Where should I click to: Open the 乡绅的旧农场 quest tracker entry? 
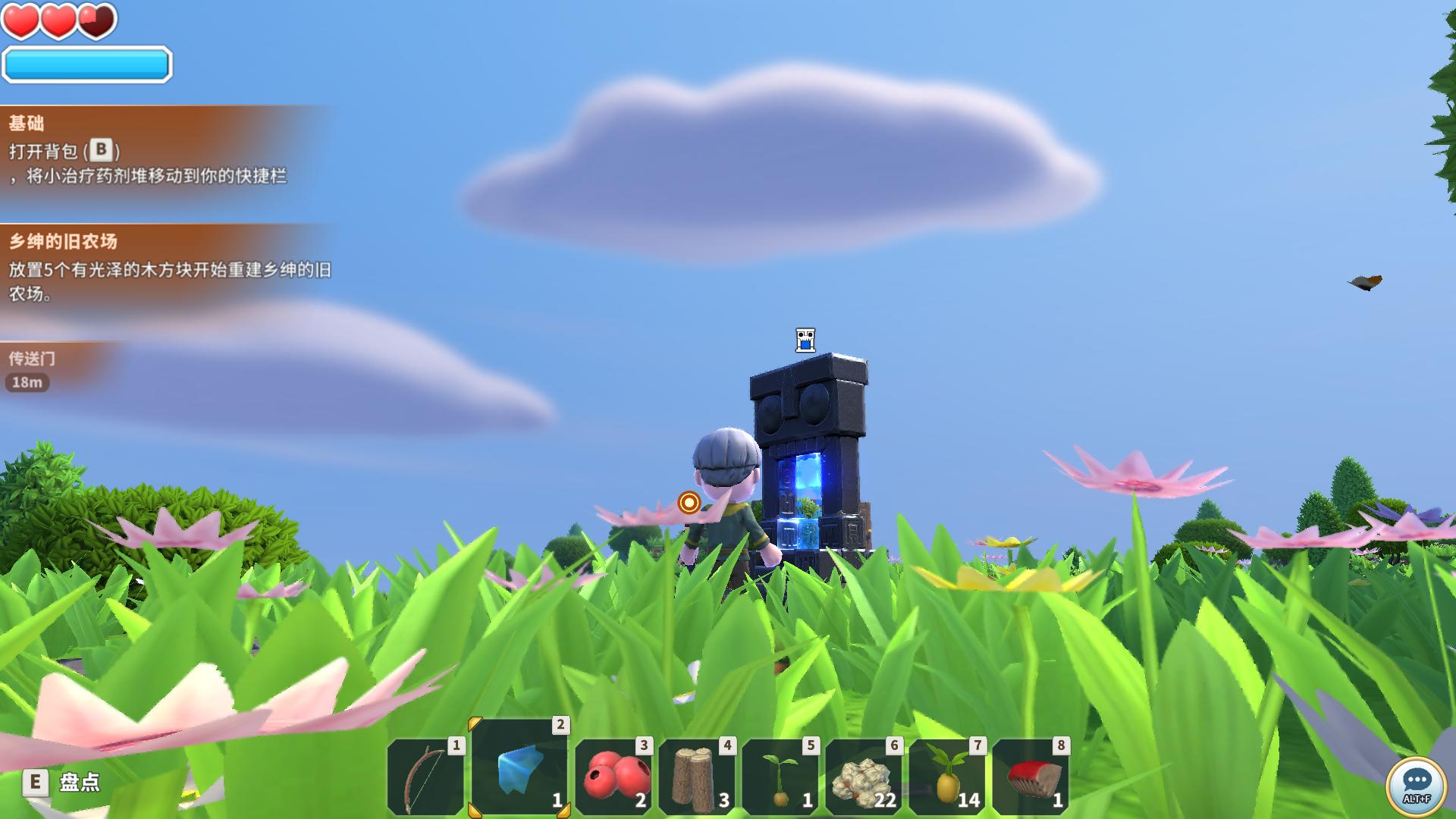(152, 267)
